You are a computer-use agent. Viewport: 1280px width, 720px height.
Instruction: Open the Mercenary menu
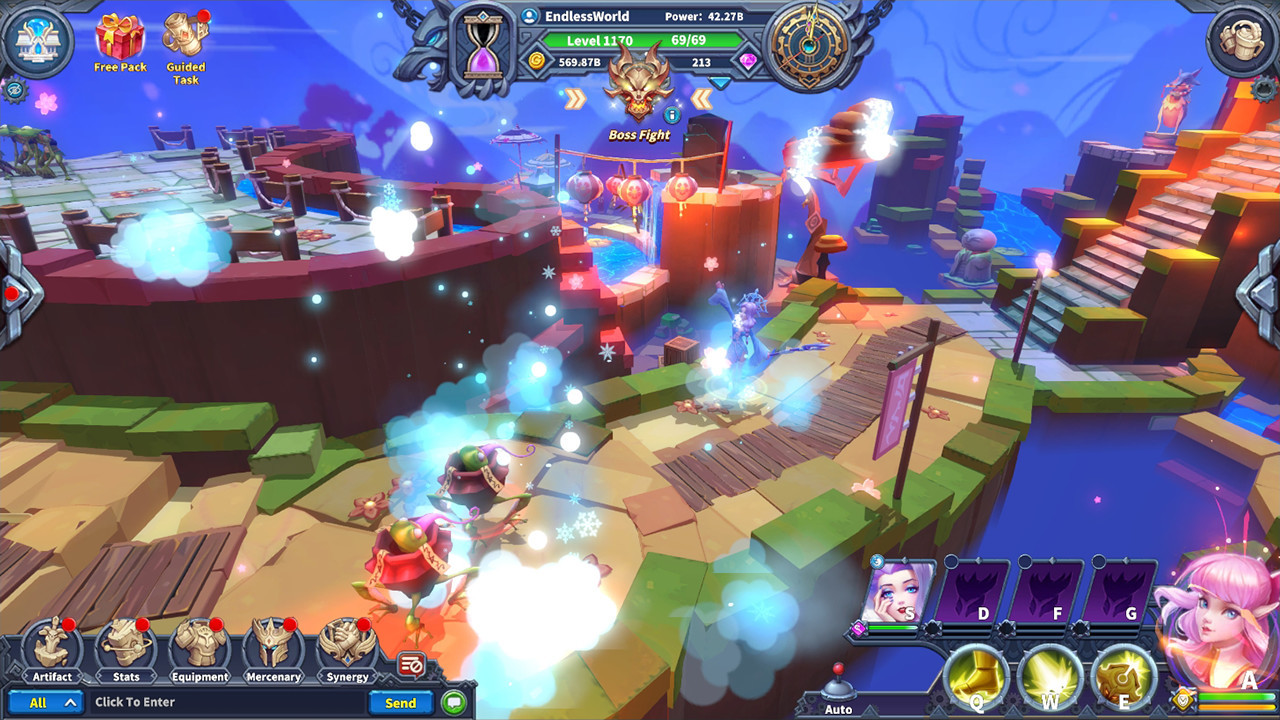273,648
